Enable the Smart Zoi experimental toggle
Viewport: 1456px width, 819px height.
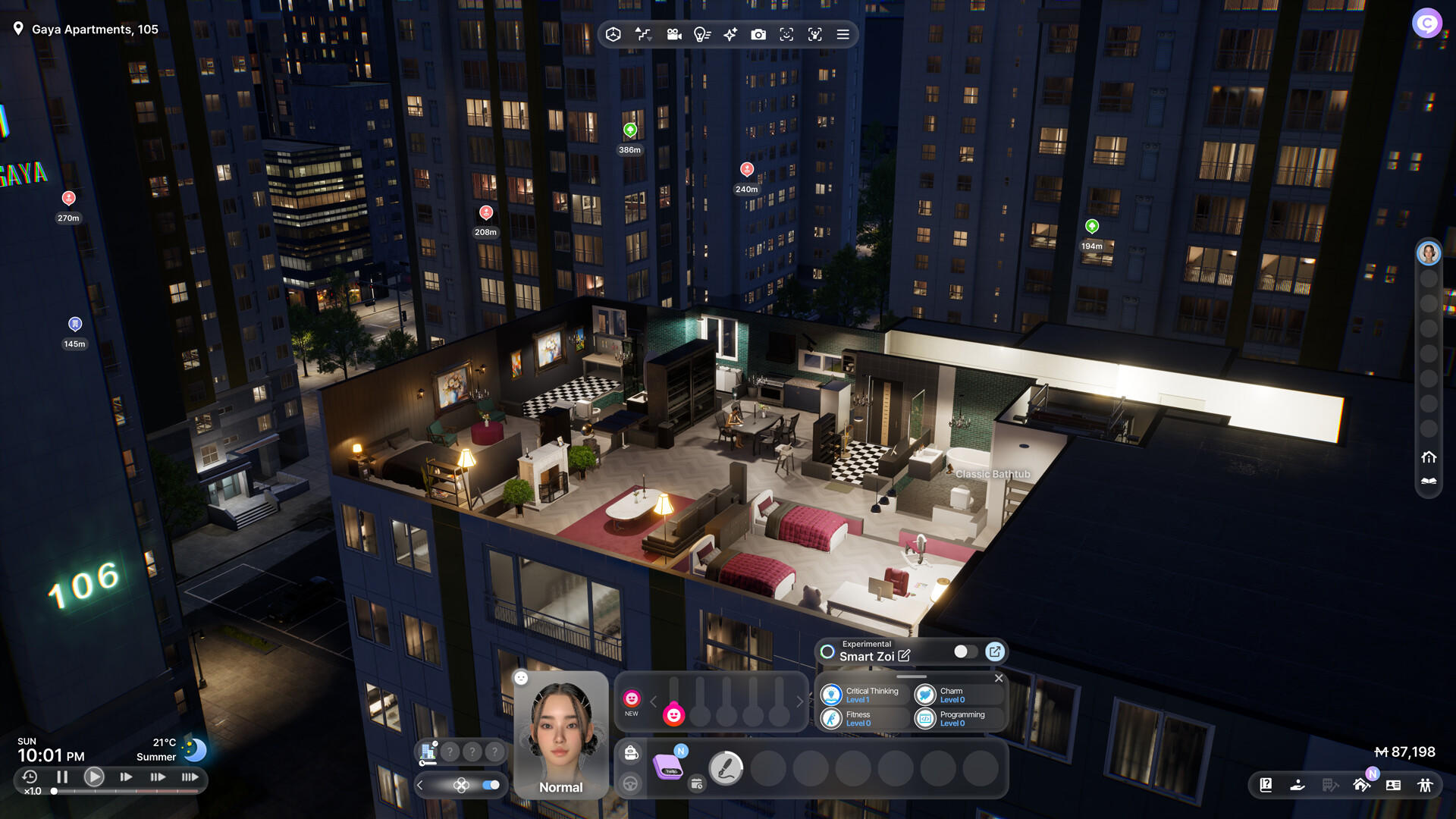click(x=964, y=651)
